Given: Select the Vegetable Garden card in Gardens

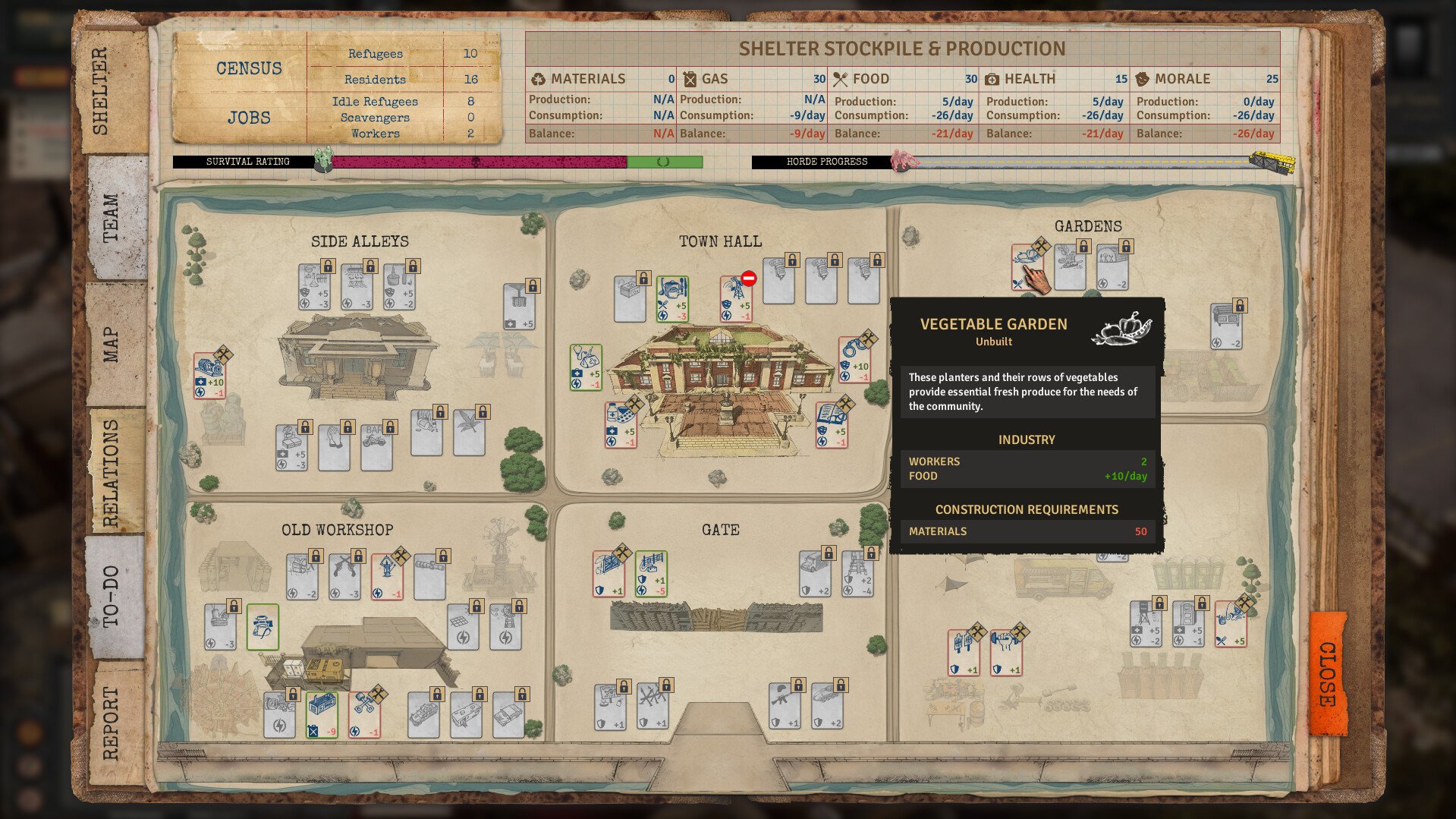Looking at the screenshot, I should coord(1027,267).
